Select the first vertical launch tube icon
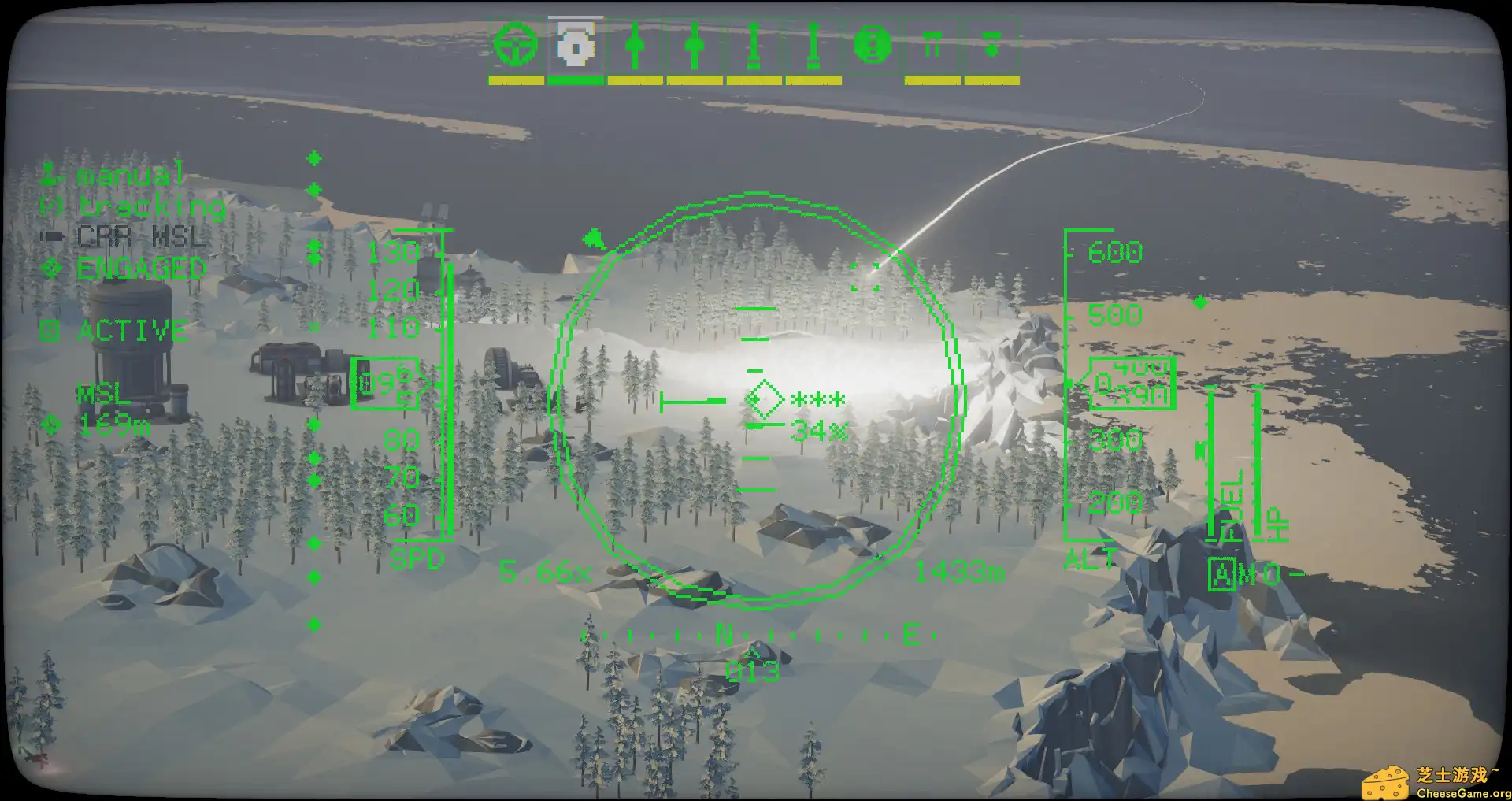The image size is (1512, 801). [754, 47]
